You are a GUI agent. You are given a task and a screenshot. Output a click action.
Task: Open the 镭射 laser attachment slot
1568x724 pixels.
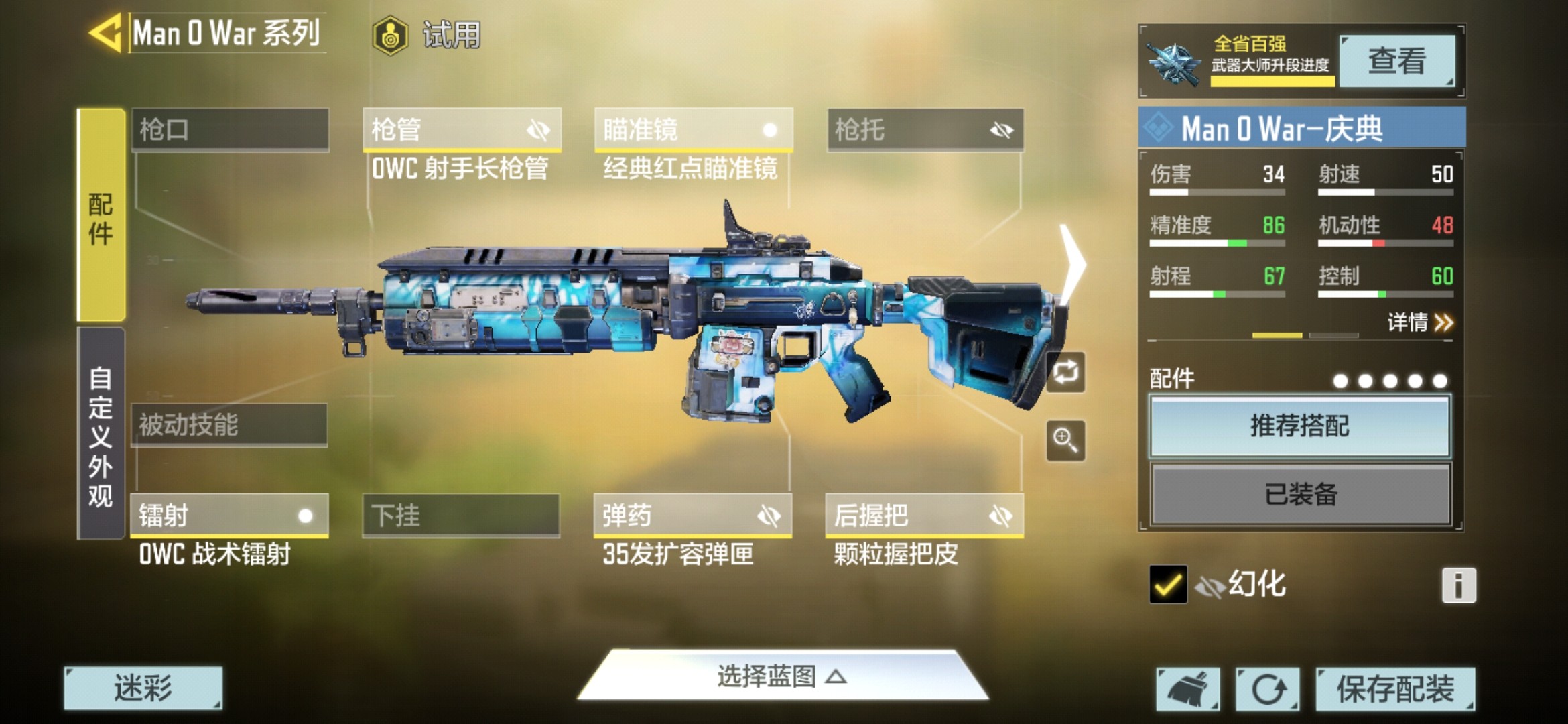pyautogui.click(x=228, y=516)
